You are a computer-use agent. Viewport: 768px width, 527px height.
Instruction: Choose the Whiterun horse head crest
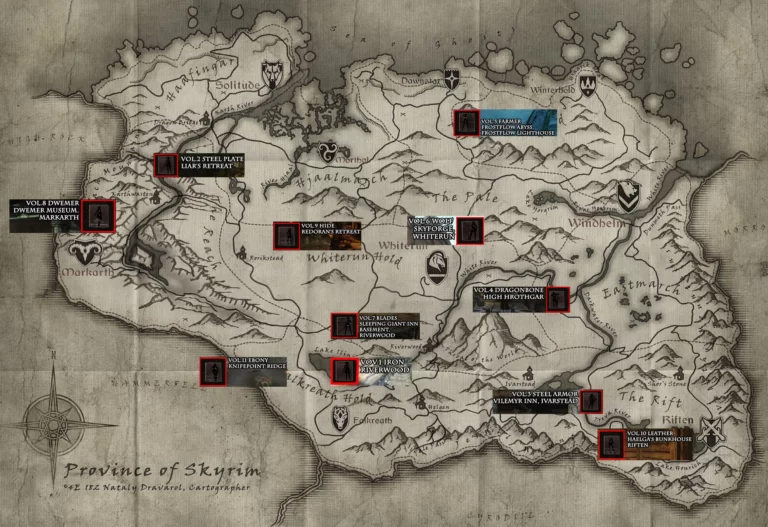(x=436, y=264)
